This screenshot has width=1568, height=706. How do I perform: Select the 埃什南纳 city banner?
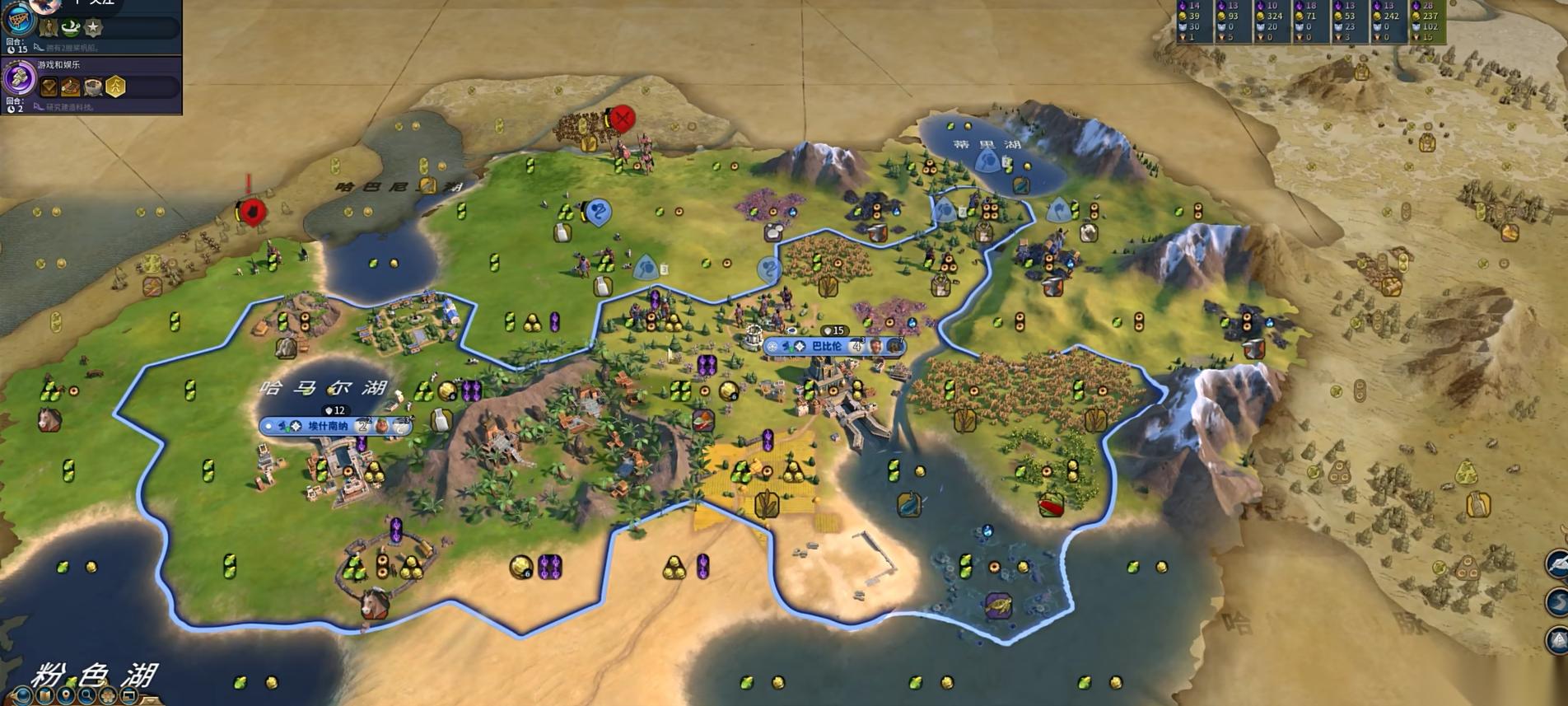(328, 426)
